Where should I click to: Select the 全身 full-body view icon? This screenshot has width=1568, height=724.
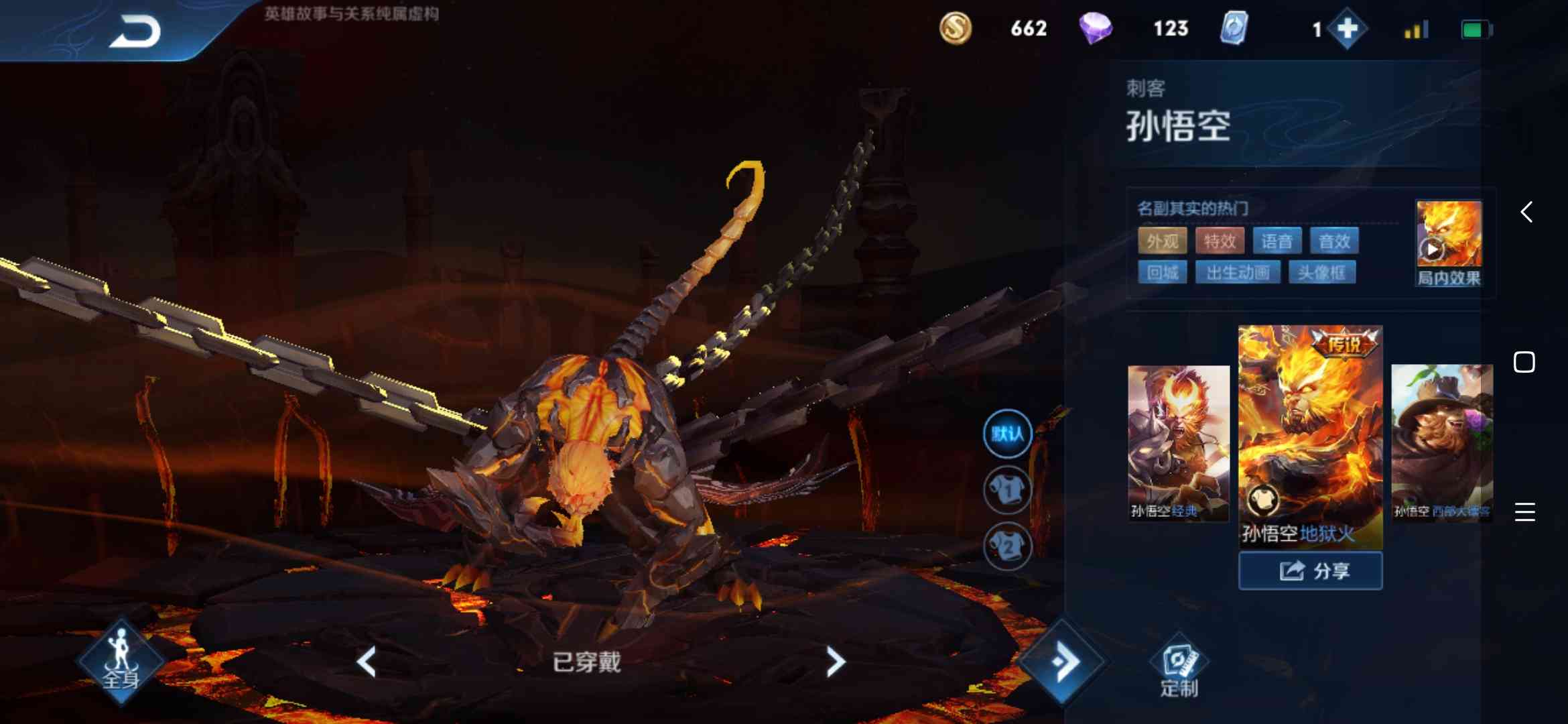pos(121,660)
